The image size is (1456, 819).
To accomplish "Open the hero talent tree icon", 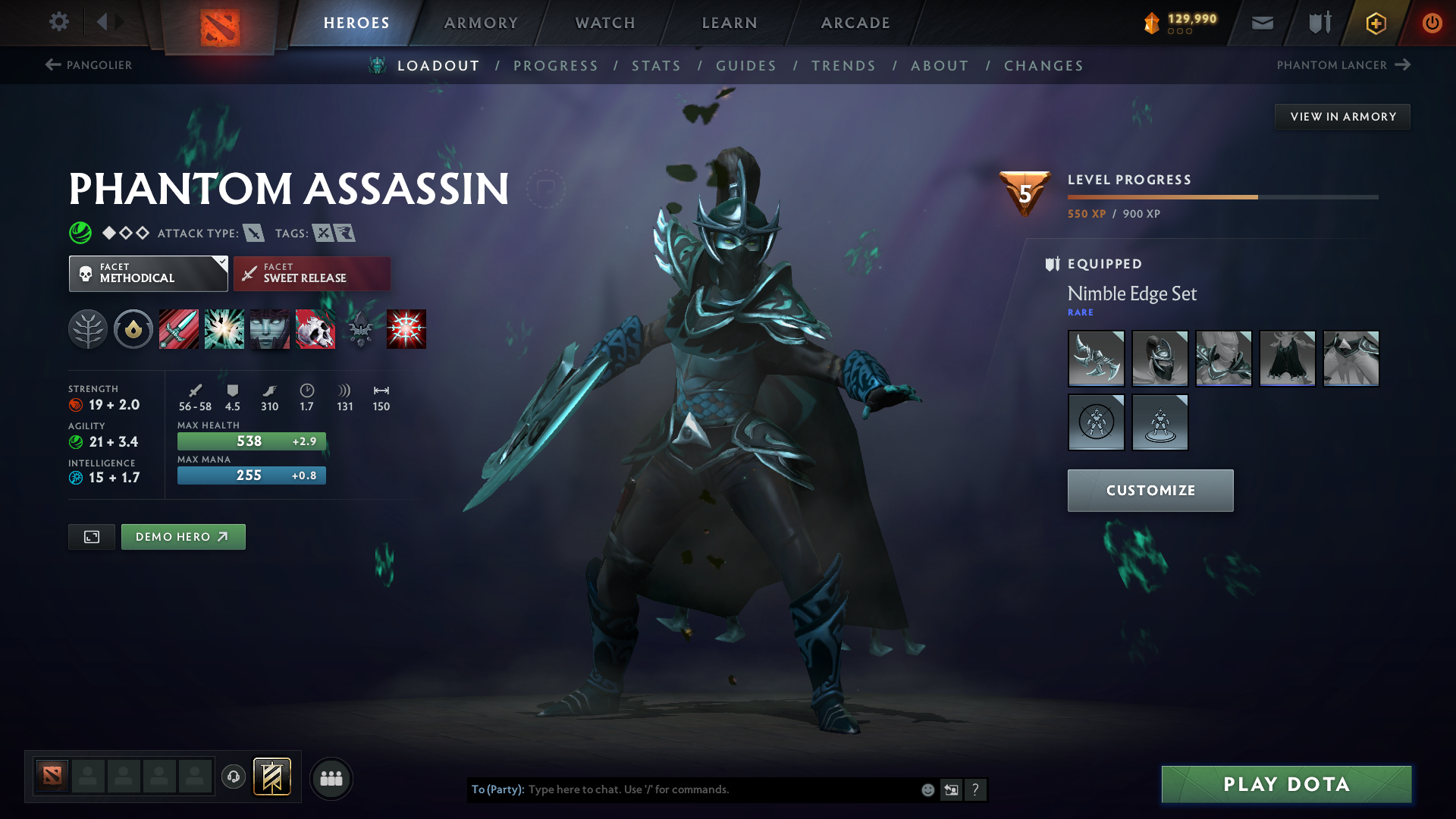I will pyautogui.click(x=87, y=329).
